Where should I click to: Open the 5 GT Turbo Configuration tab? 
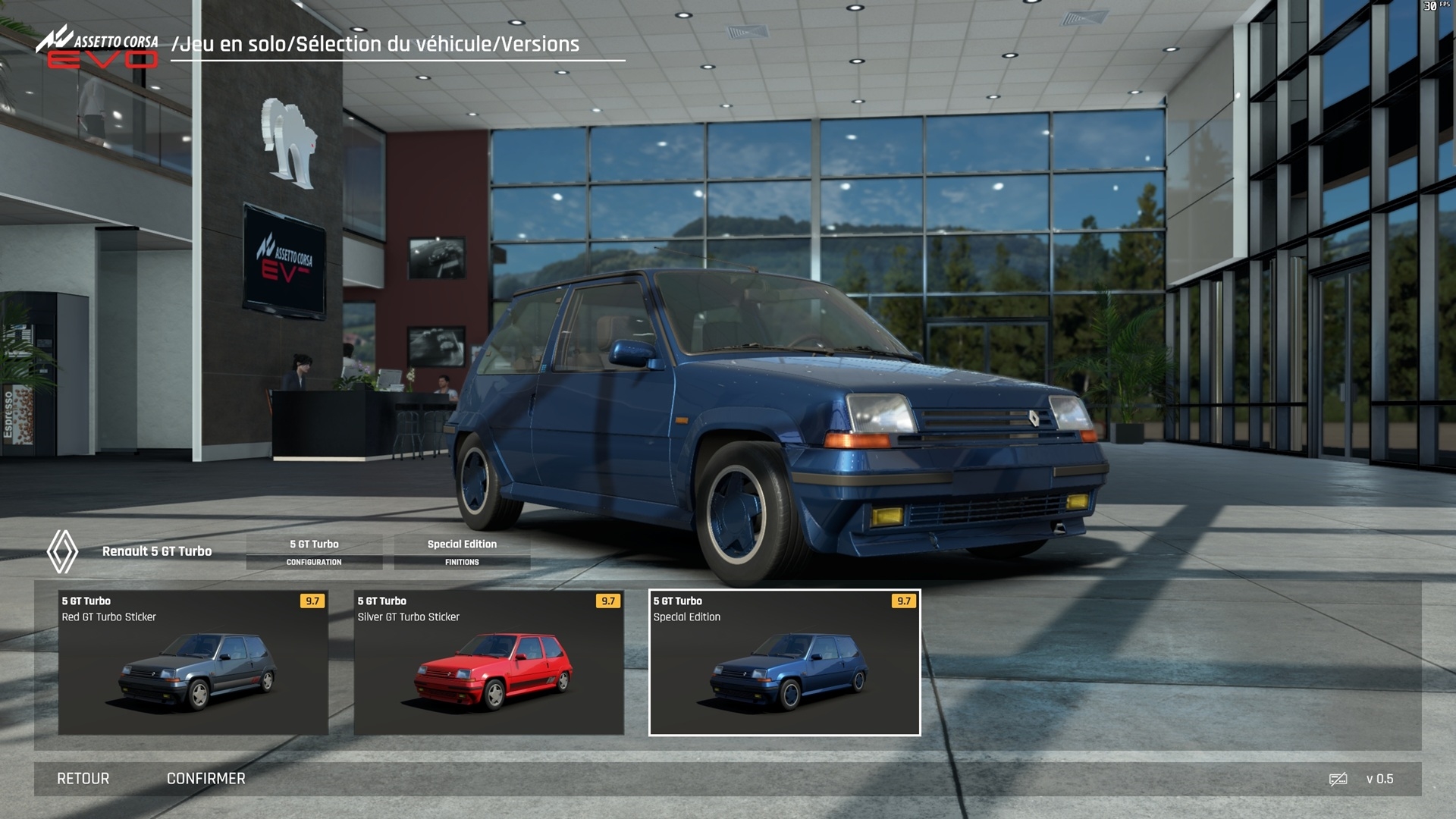[x=314, y=551]
